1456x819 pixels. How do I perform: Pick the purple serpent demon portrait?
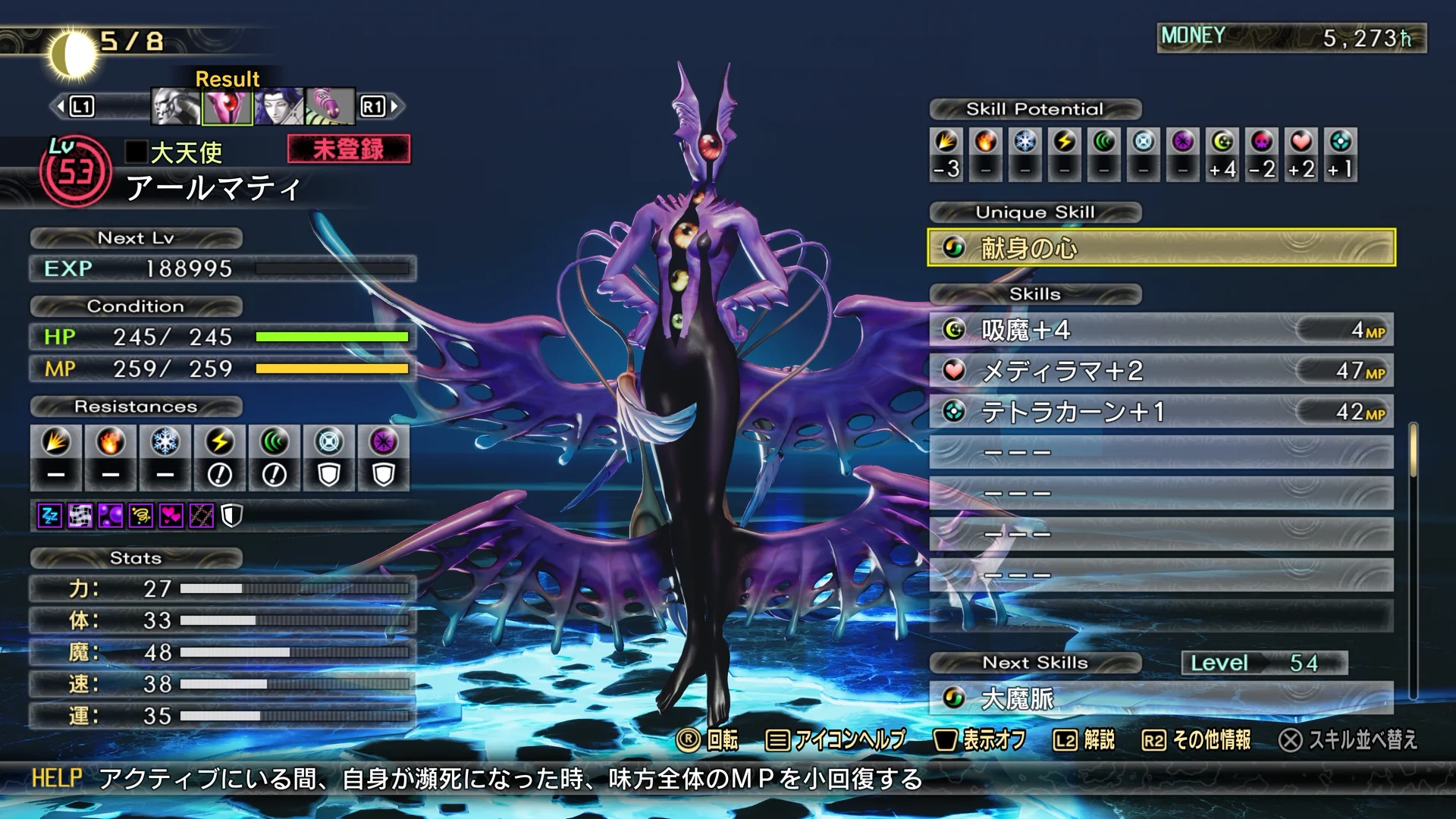(330, 106)
